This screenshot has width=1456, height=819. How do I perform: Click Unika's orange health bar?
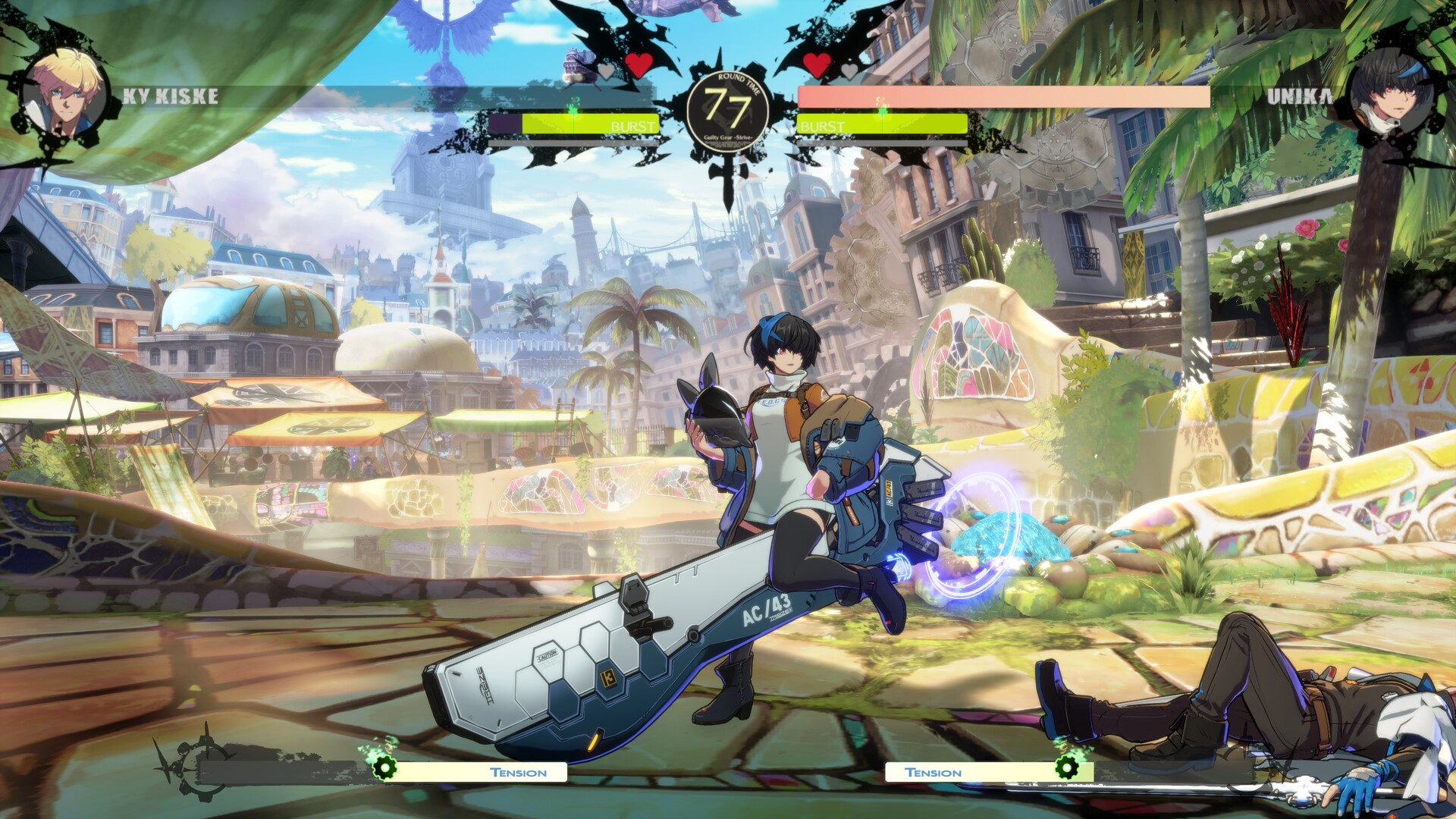[1001, 97]
